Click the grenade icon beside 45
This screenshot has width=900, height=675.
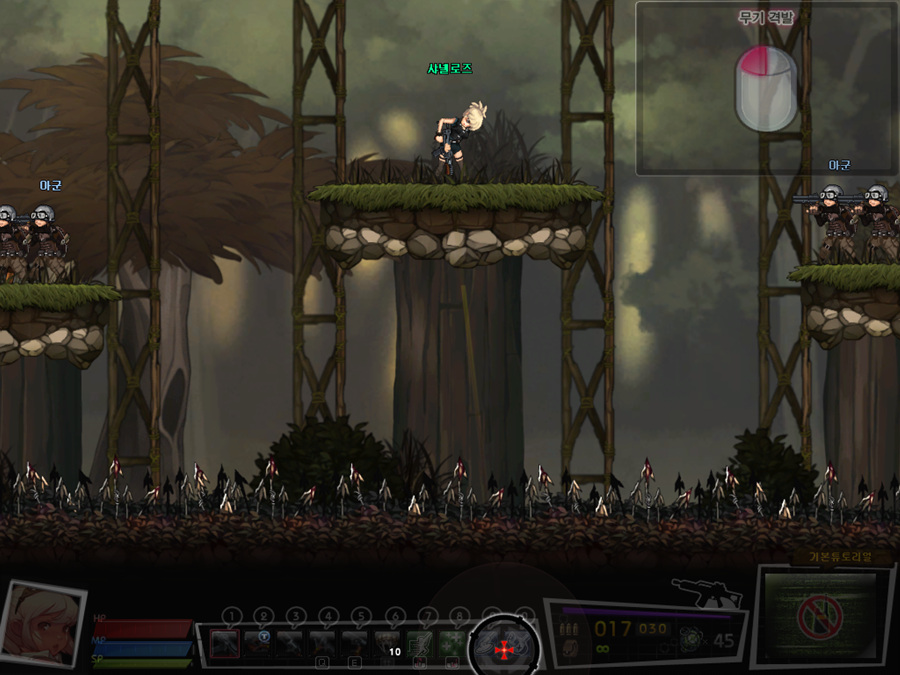pos(690,638)
